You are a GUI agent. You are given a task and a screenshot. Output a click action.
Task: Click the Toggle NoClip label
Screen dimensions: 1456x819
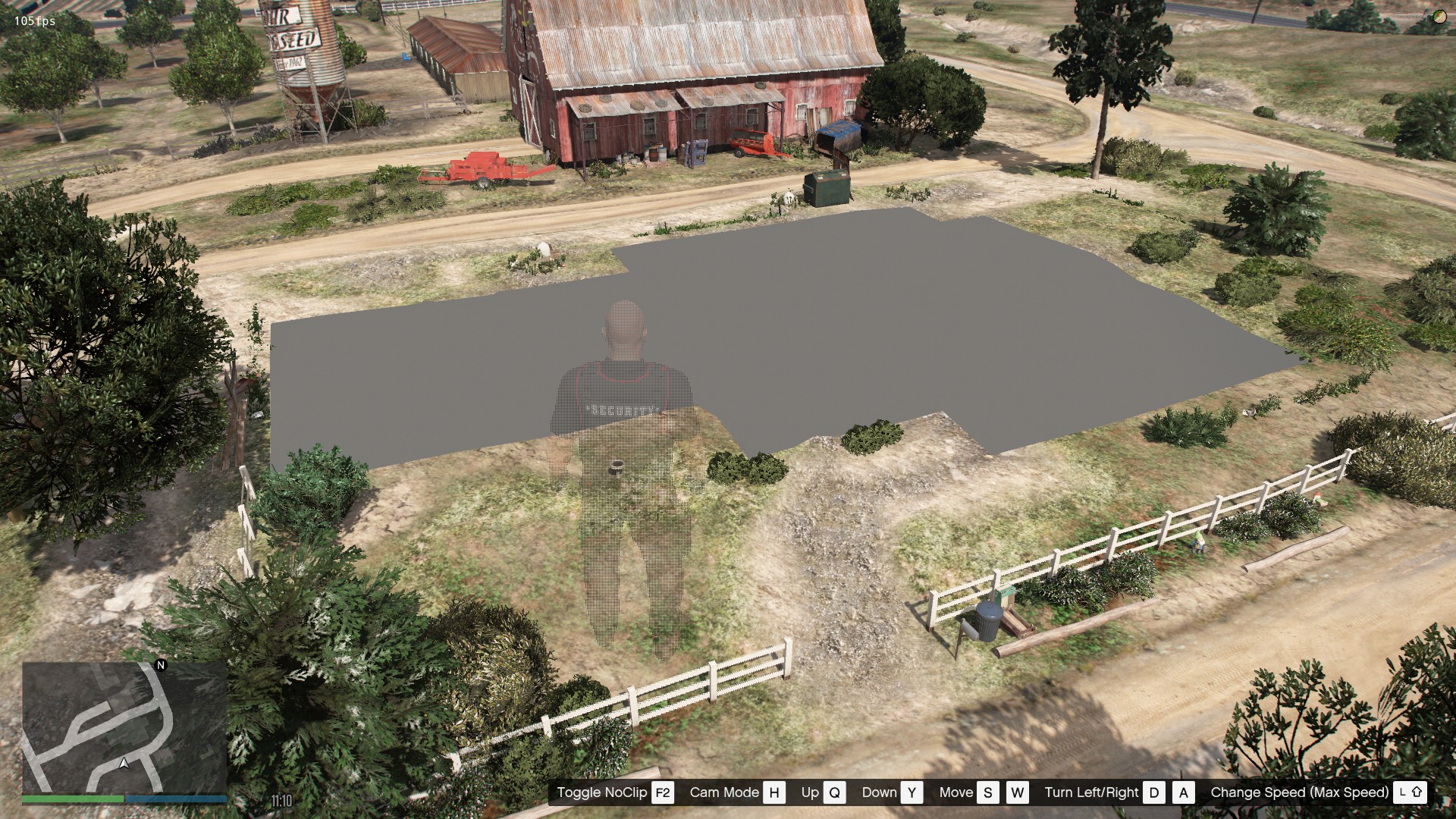(x=601, y=792)
